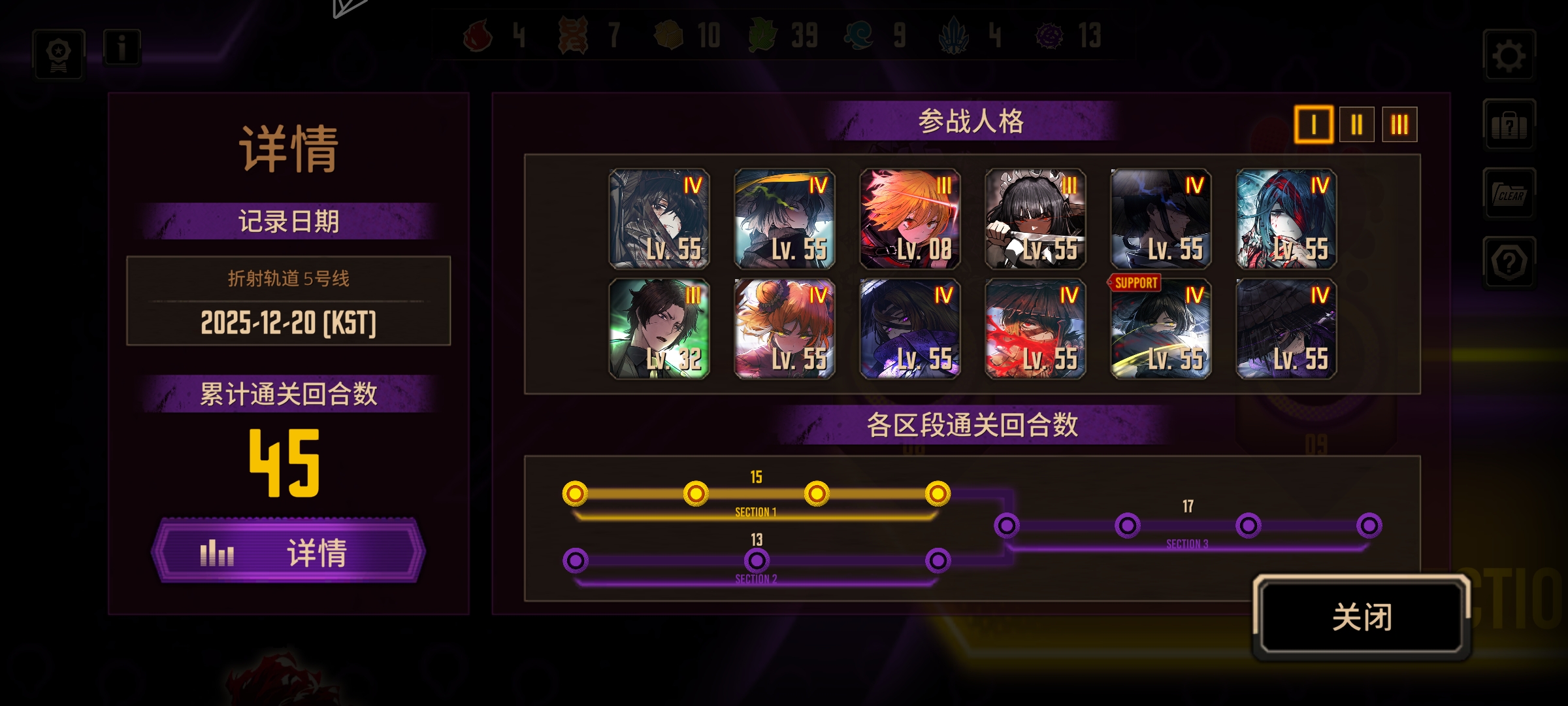The width and height of the screenshot is (1568, 706).
Task: Select the SUPPORT-tagged identity portrait
Action: point(1160,327)
